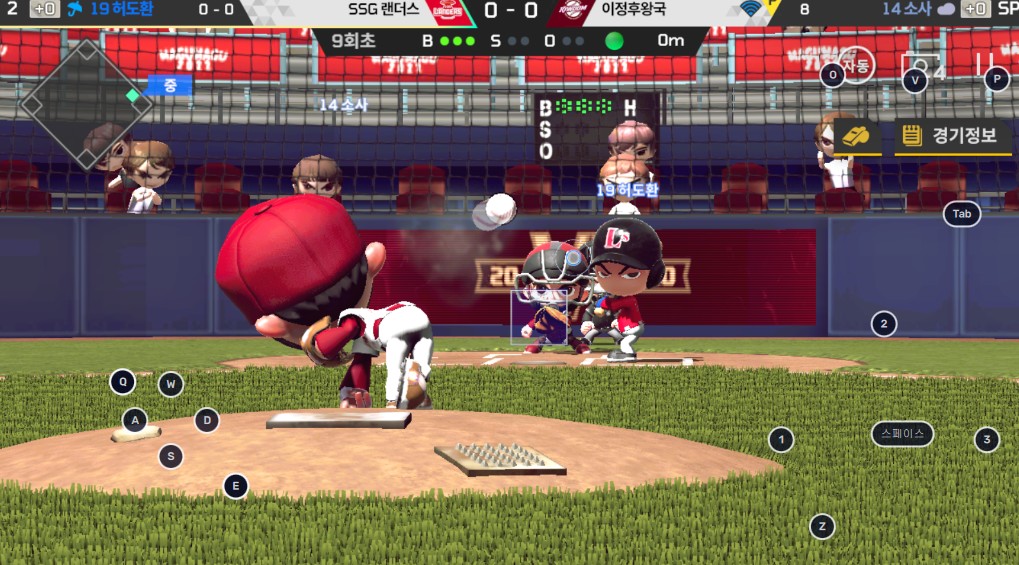Screen dimensions: 1019x565
Task: Click the base diamond minimap
Action: pos(86,104)
